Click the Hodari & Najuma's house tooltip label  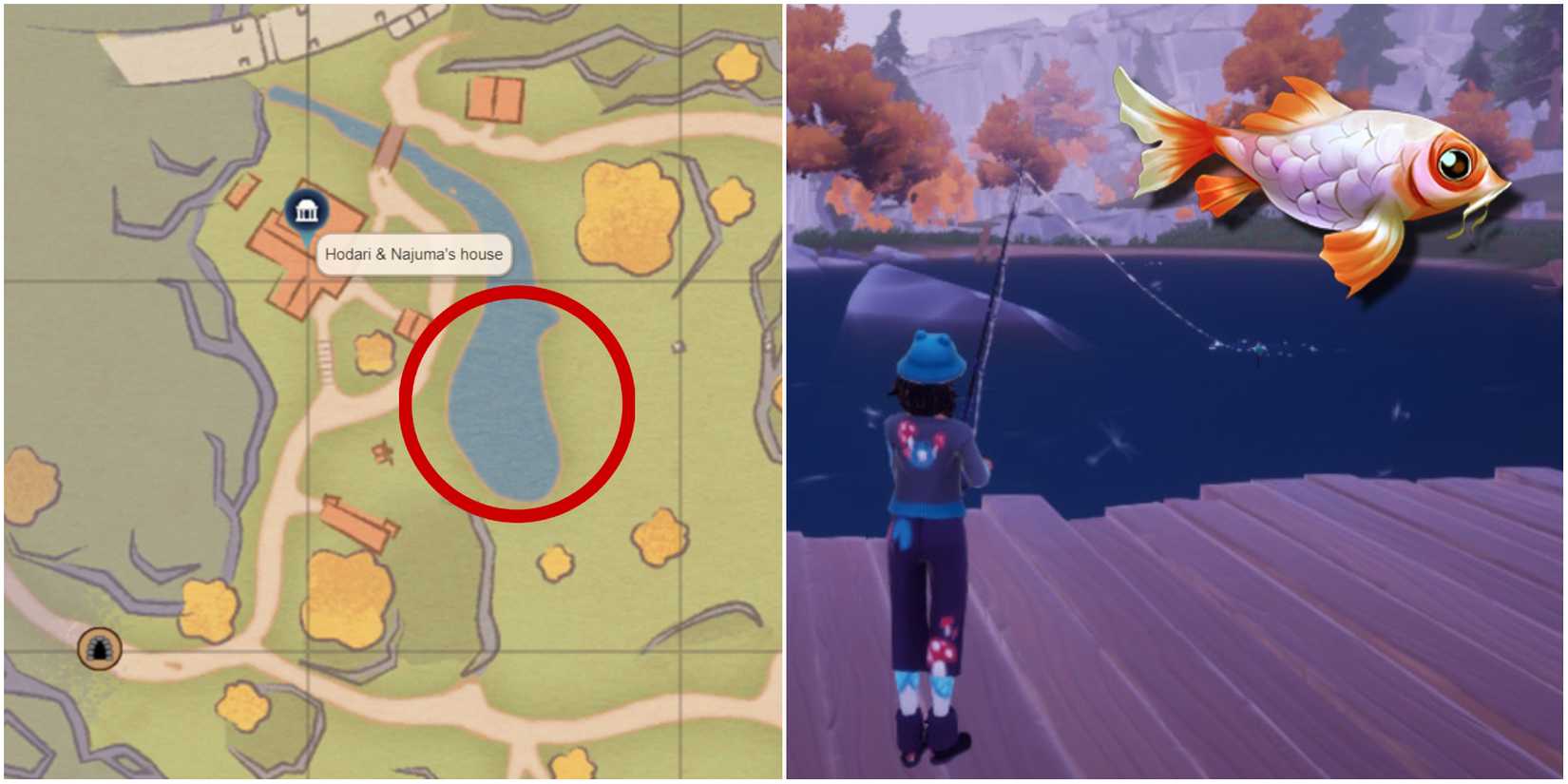(x=413, y=255)
